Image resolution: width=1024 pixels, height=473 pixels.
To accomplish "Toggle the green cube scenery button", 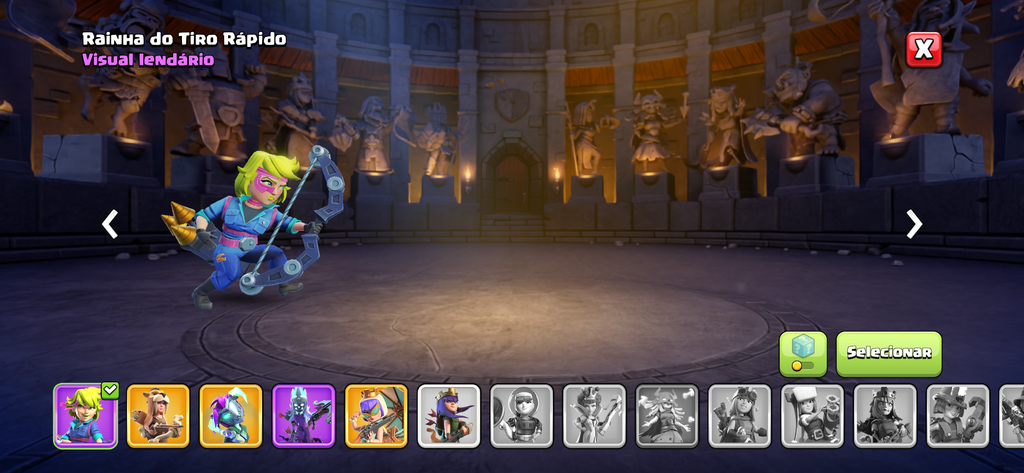I will pyautogui.click(x=803, y=353).
